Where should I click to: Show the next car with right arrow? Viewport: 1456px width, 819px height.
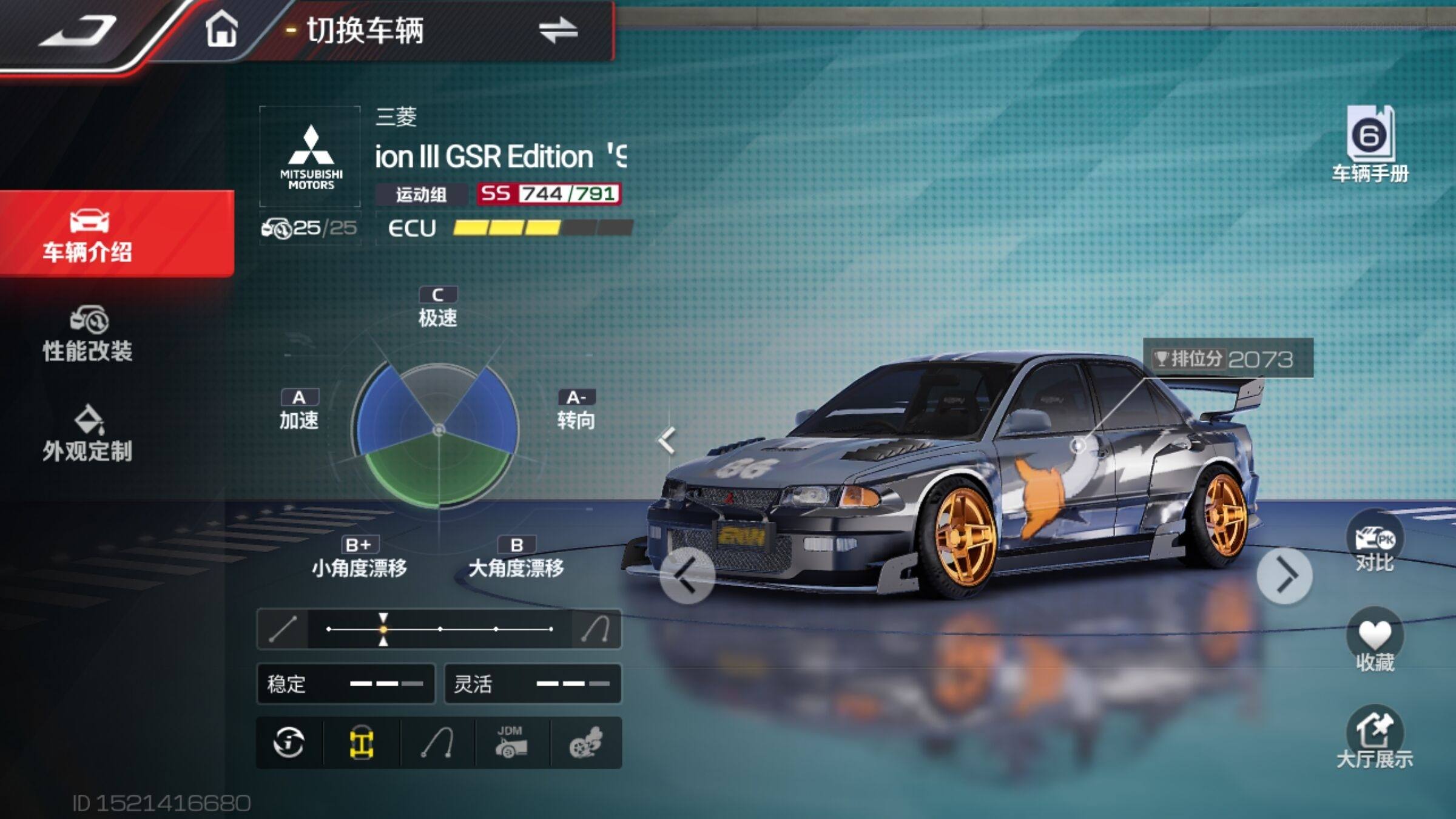tap(1284, 575)
